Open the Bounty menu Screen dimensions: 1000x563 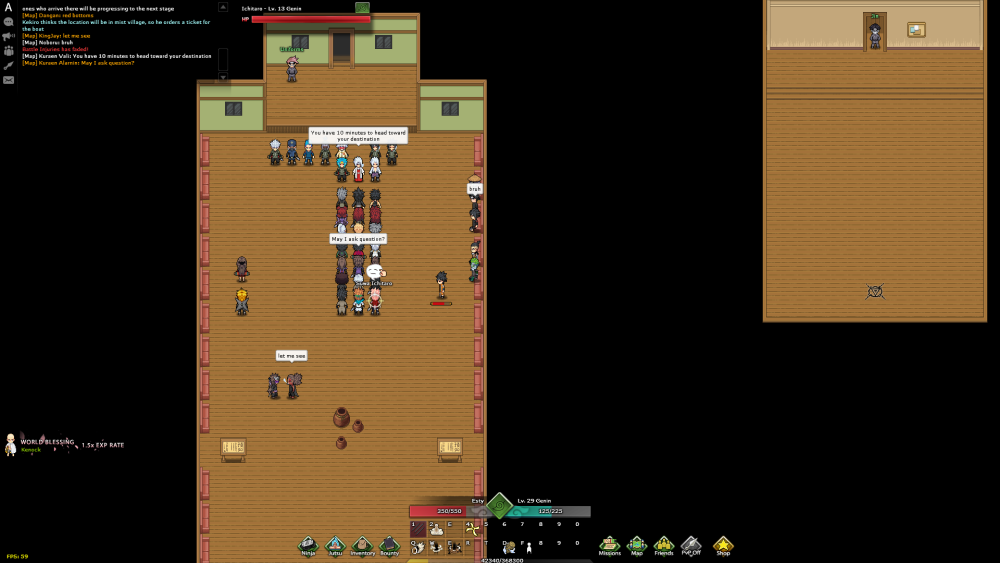[389, 545]
